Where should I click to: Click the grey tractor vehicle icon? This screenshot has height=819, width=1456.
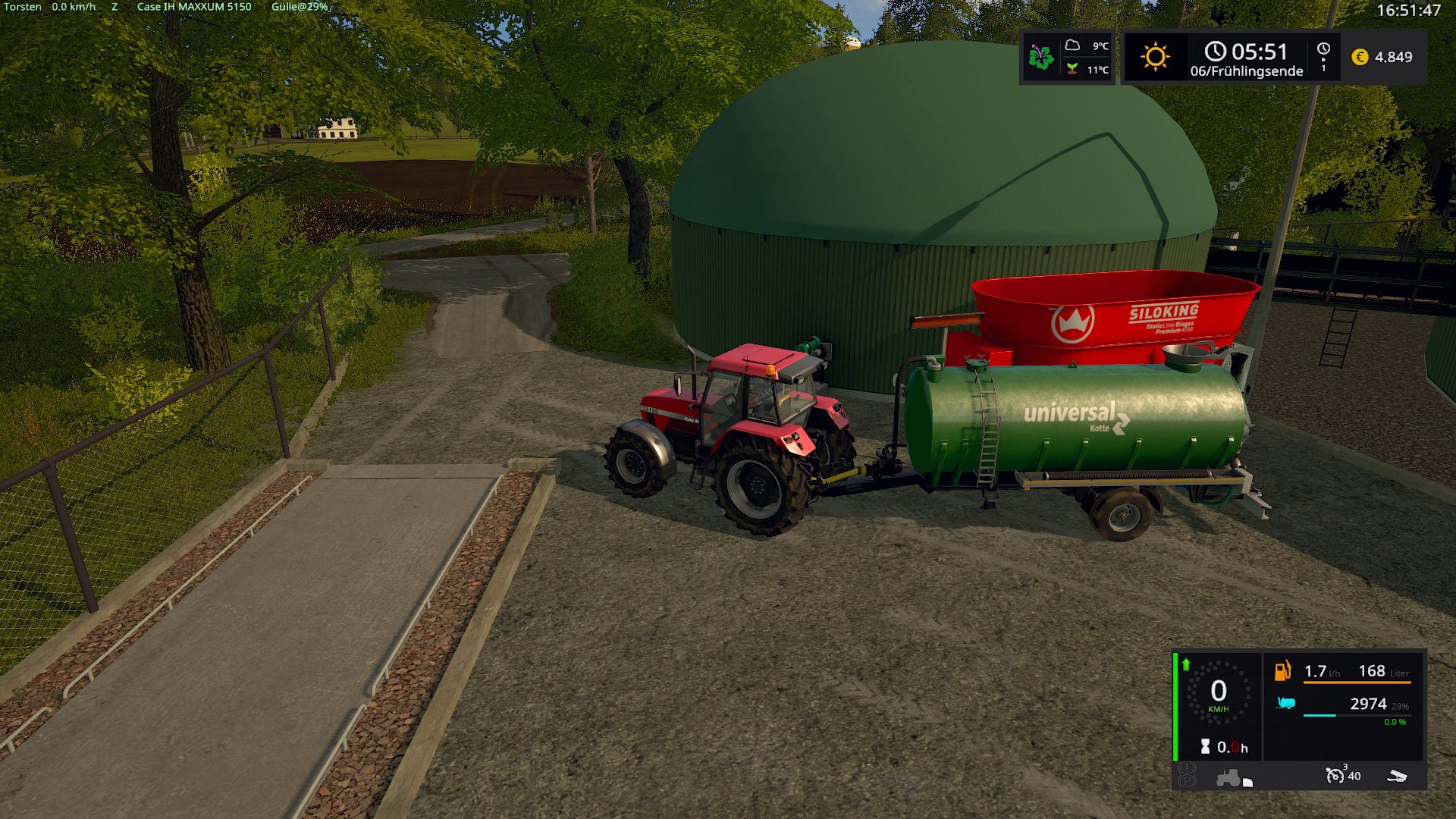(x=1228, y=778)
